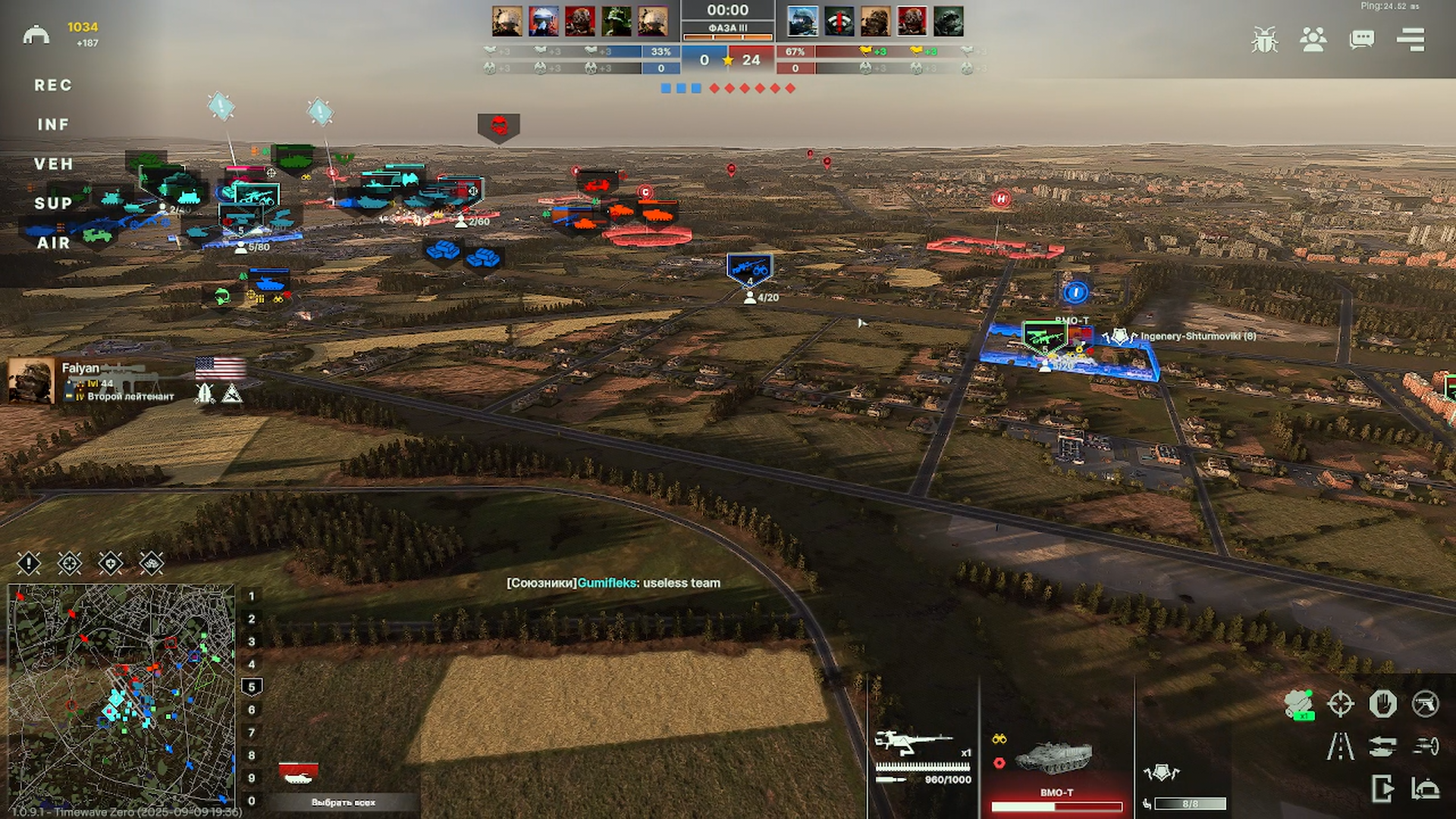Open the SUP deployment category
The height and width of the screenshot is (819, 1456).
pyautogui.click(x=53, y=203)
